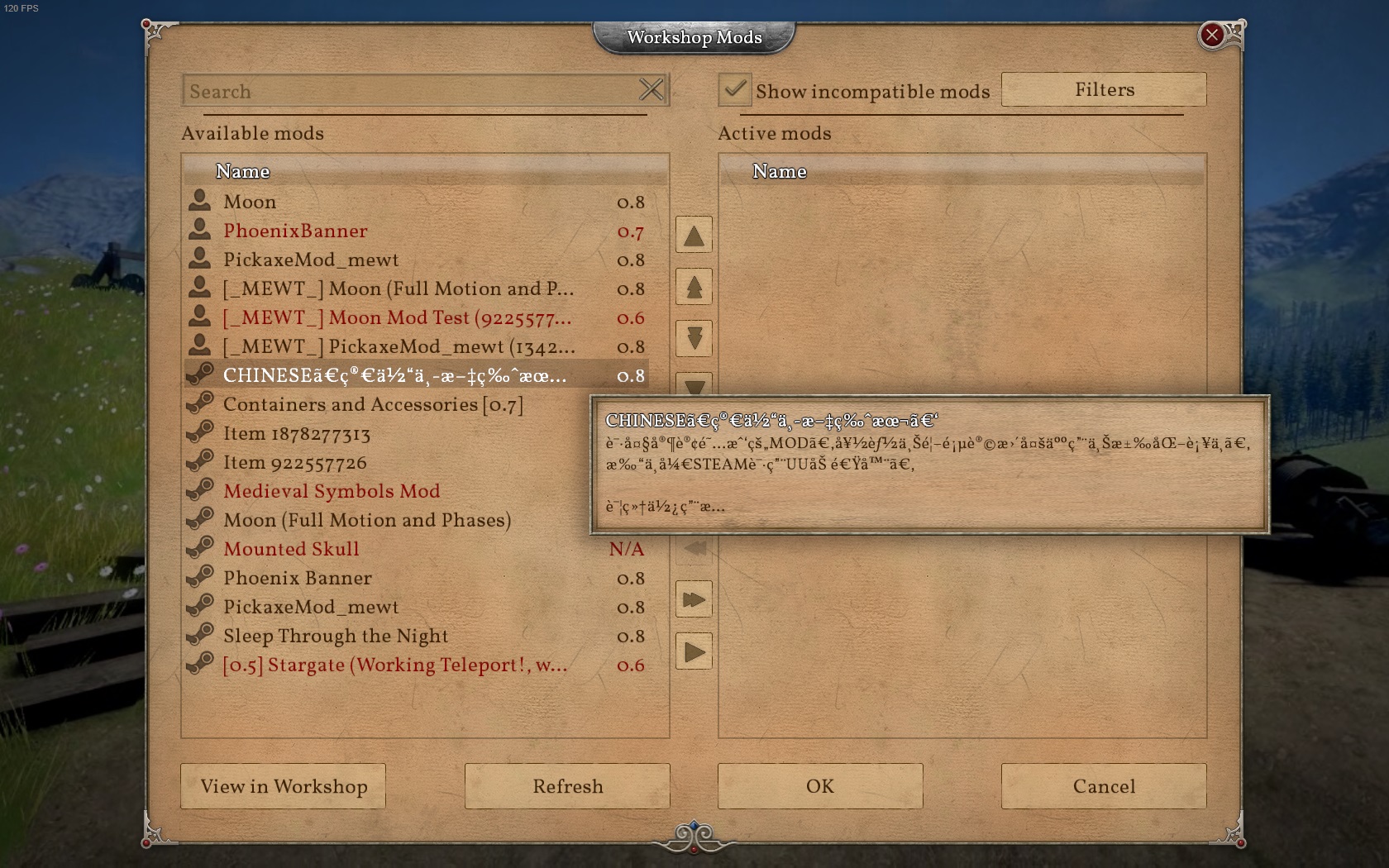Select the Stargate teleport mod row
The height and width of the screenshot is (868, 1389).
click(395, 665)
